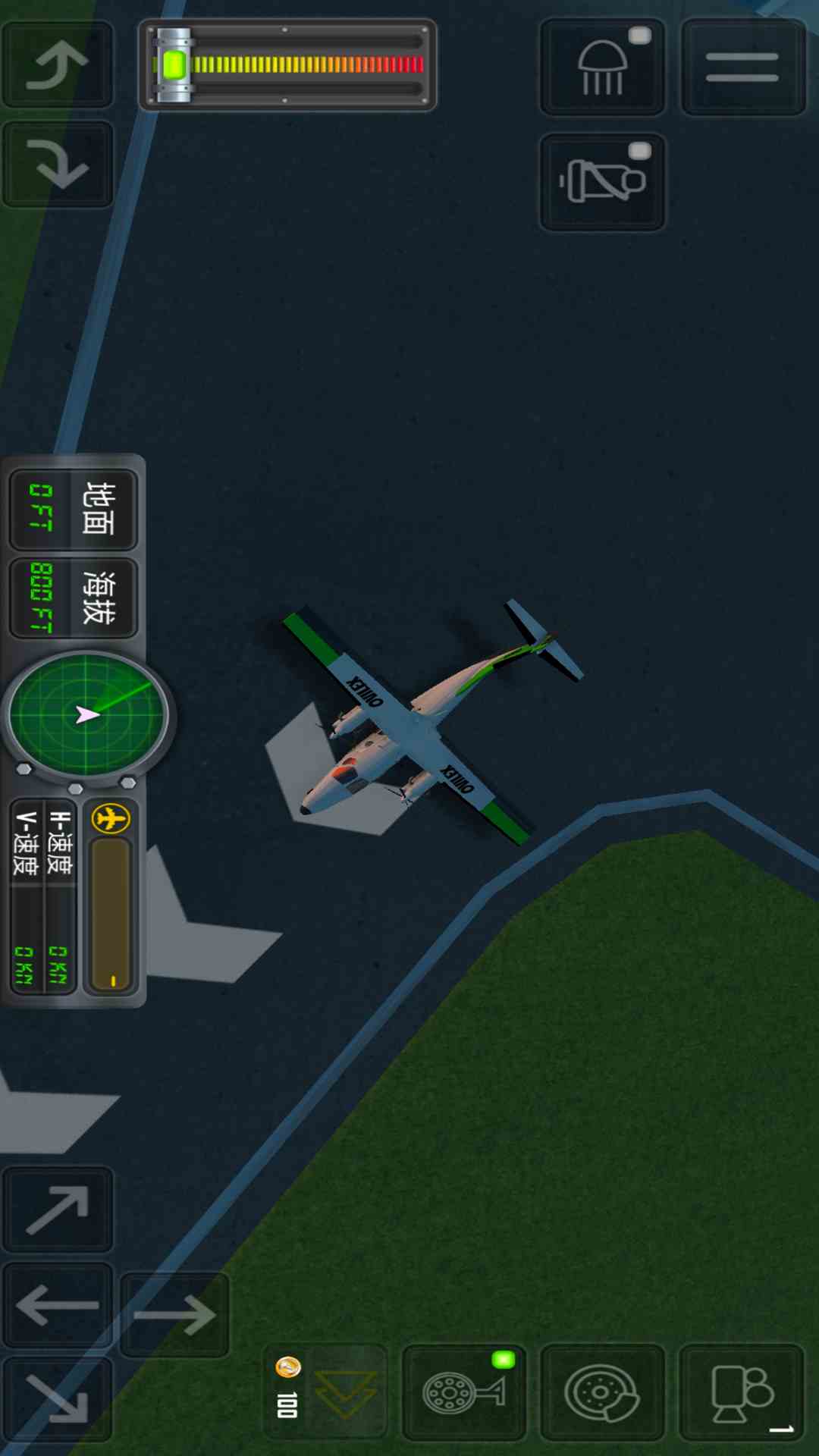Click the green radar minimap
This screenshot has width=819, height=1456.
(x=86, y=714)
